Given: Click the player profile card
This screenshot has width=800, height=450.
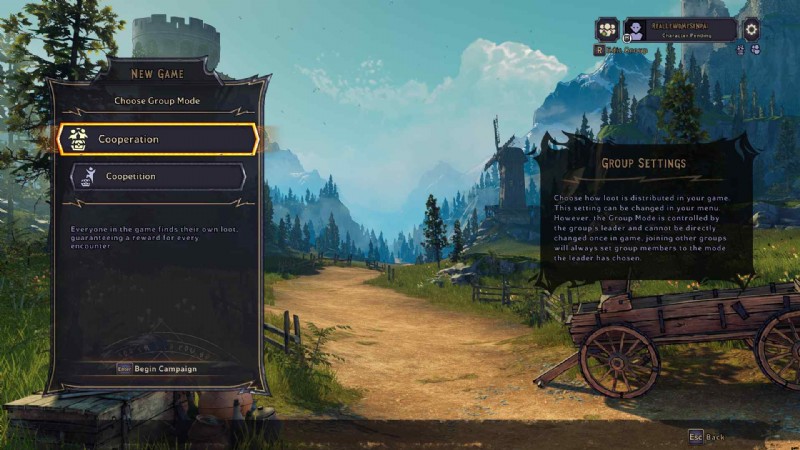Looking at the screenshot, I should (680, 30).
